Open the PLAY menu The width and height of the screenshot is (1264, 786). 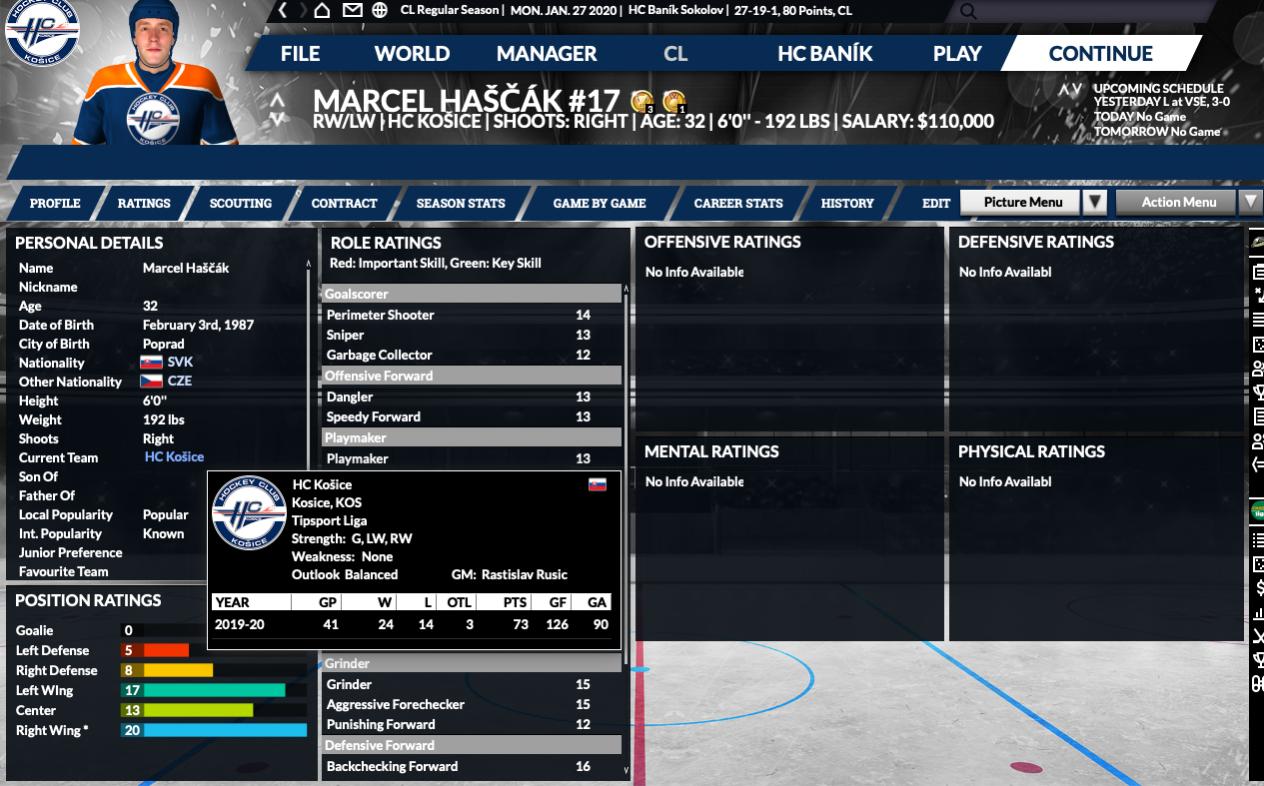click(x=957, y=54)
